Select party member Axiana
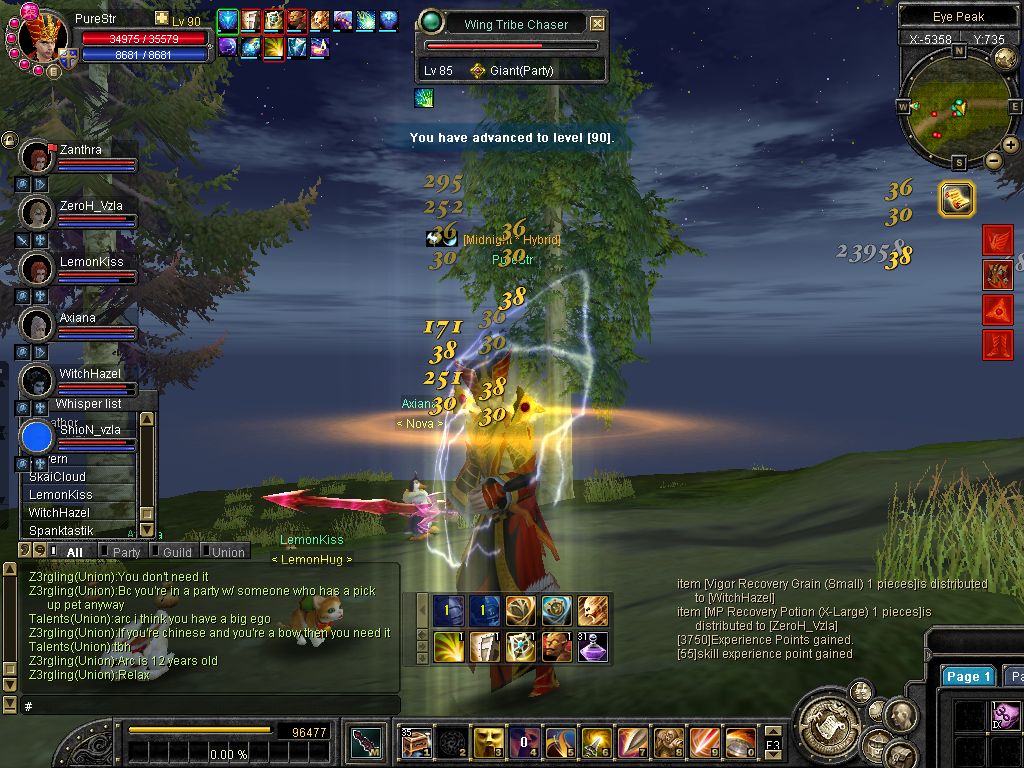Screen dimensions: 1024x768 pos(77,318)
